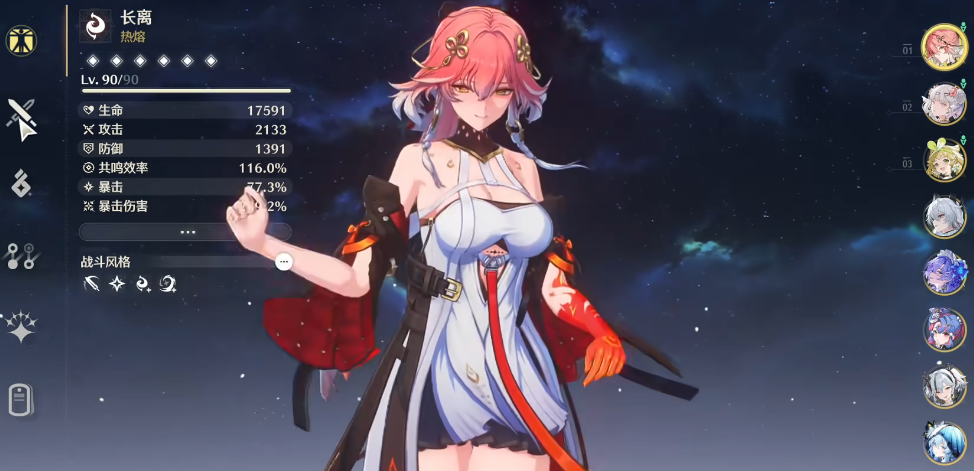Click the round more button beside 战斗风格
The height and width of the screenshot is (471, 974).
click(x=284, y=261)
